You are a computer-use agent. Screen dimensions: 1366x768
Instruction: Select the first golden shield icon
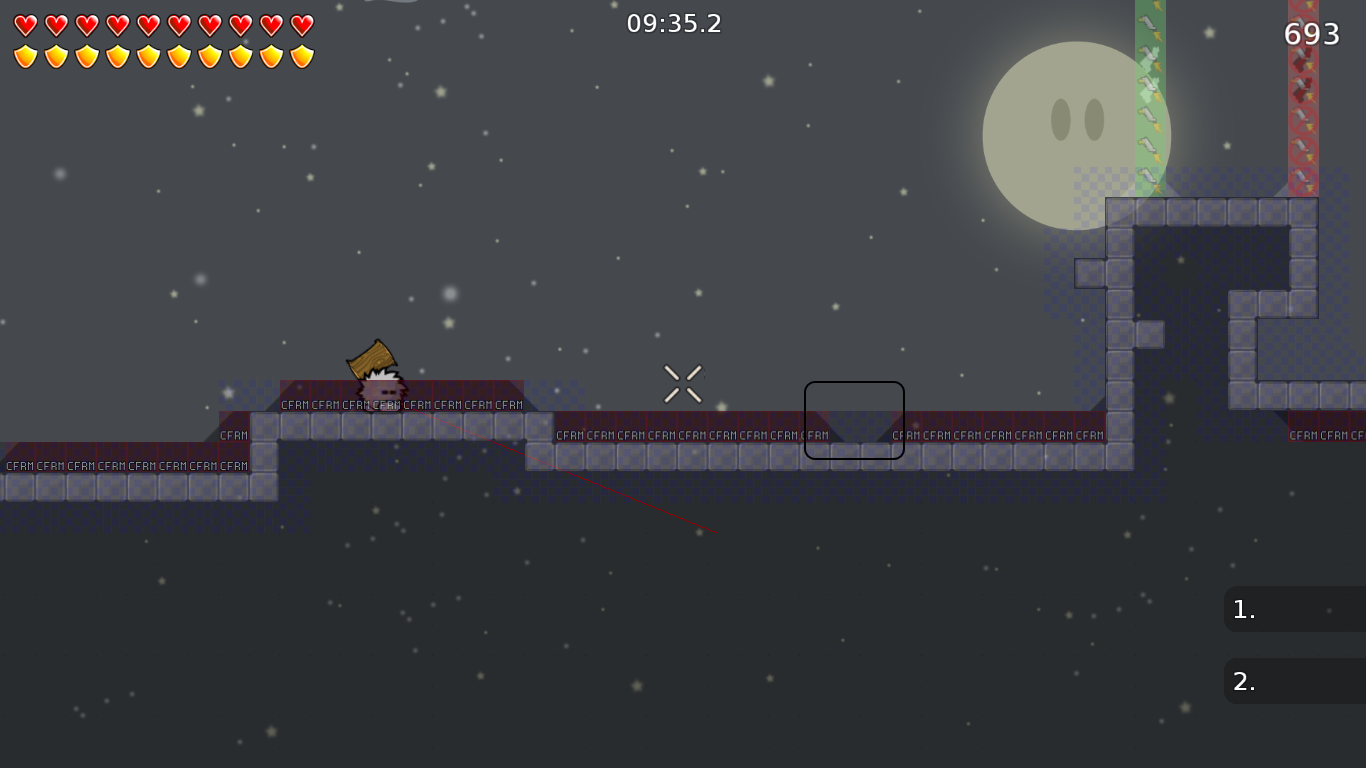pos(23,56)
